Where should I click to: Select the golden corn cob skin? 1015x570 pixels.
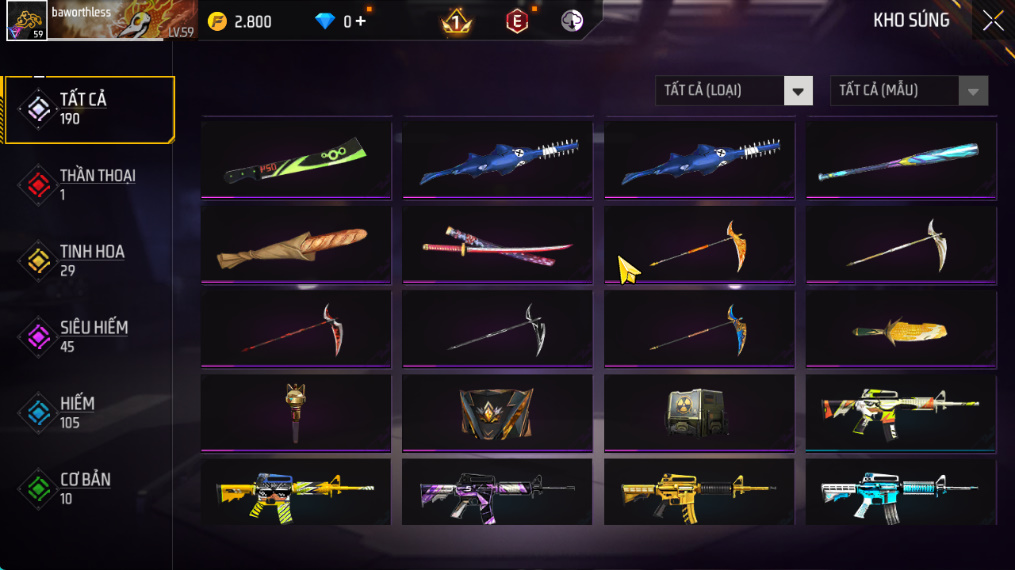901,330
